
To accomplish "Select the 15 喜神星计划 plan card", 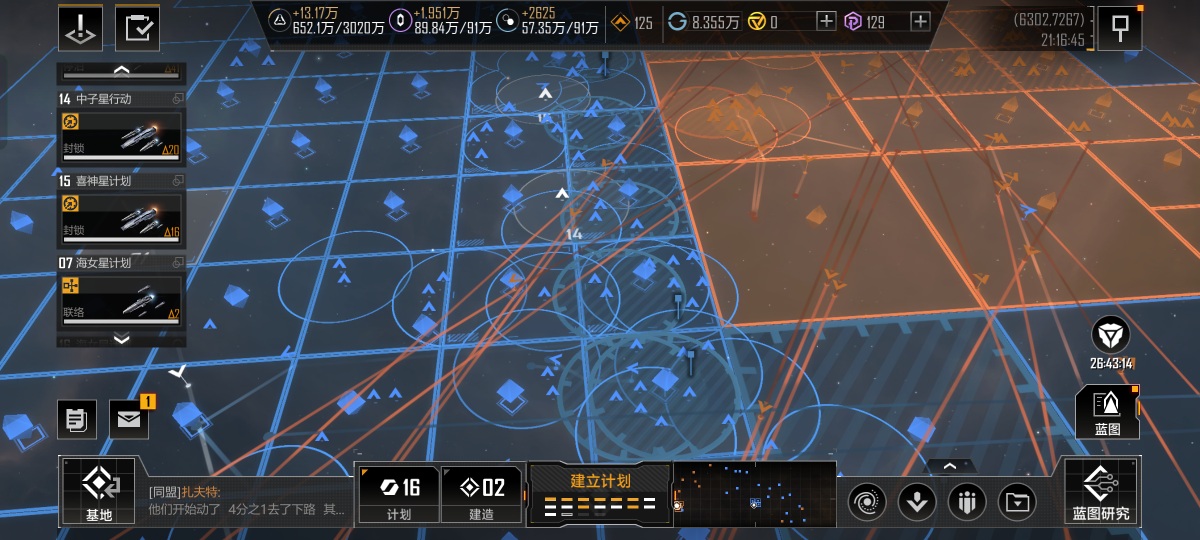I will (122, 209).
